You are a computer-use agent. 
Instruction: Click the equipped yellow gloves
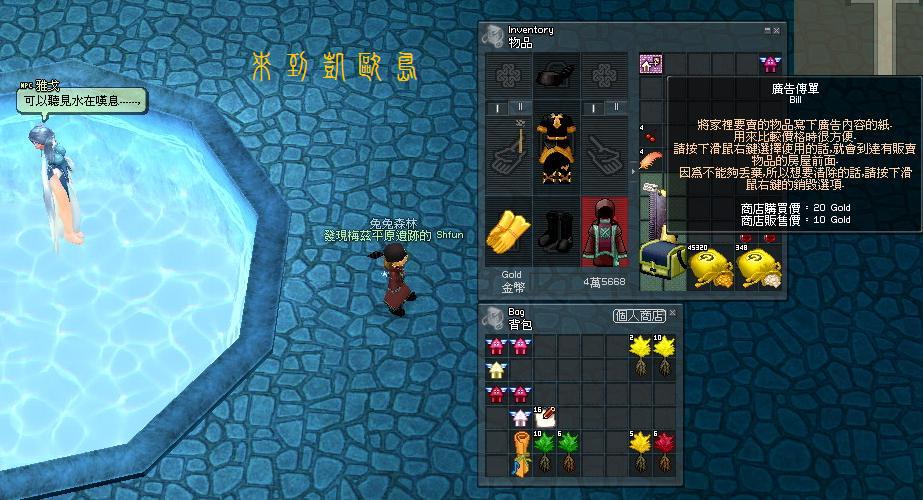507,231
